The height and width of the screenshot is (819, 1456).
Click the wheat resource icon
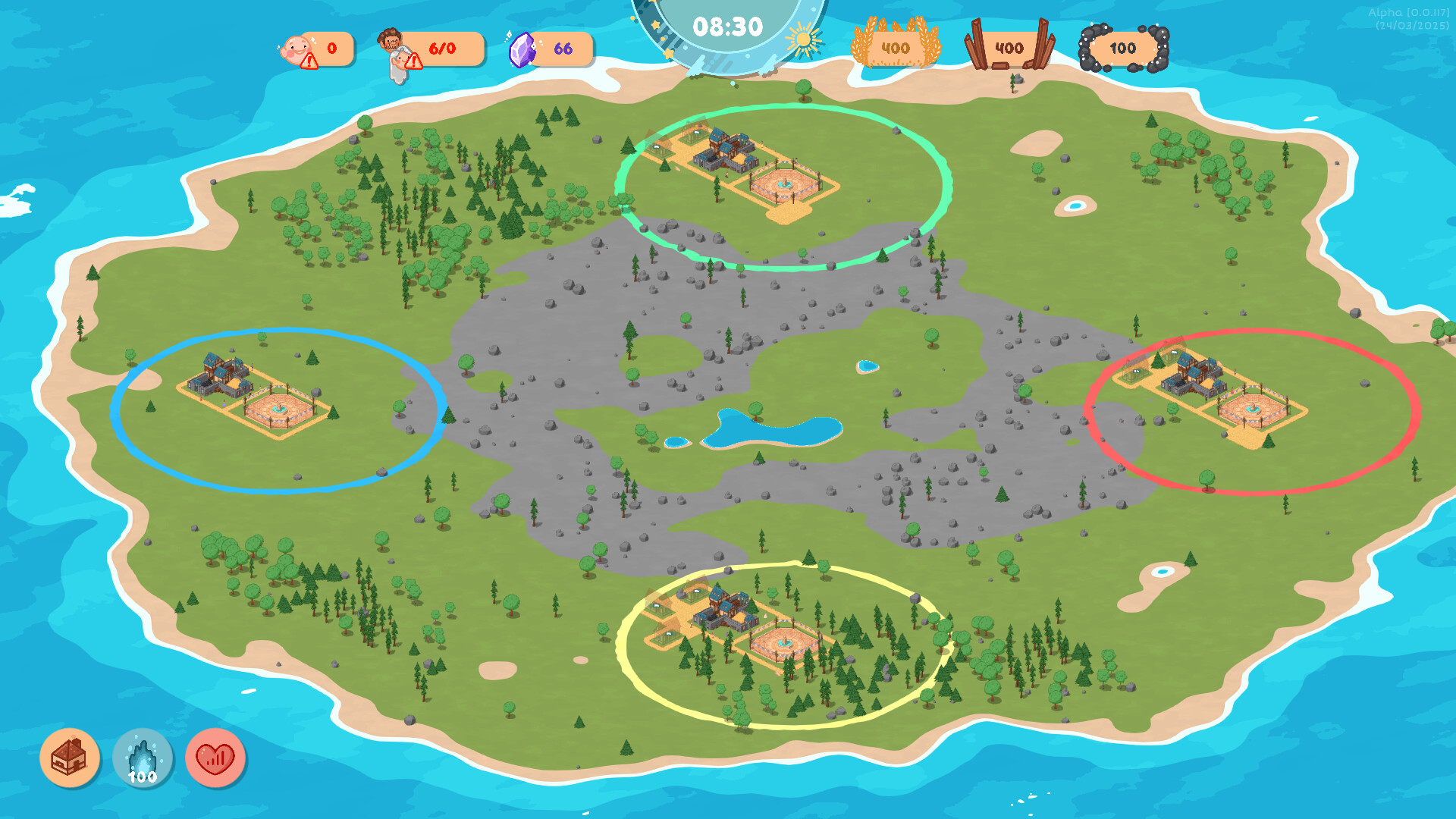(895, 45)
